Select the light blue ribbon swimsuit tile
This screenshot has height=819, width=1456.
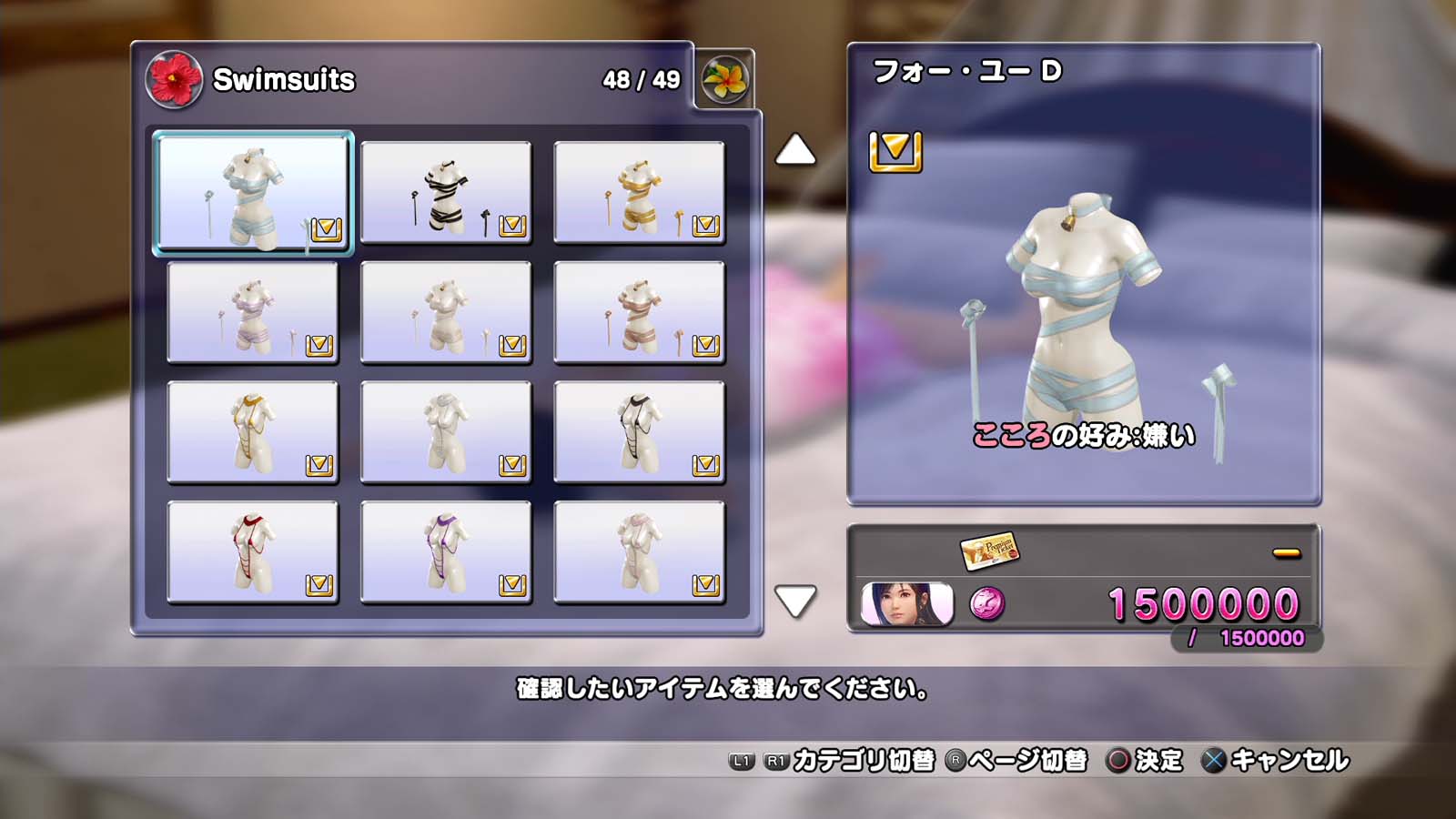(253, 192)
